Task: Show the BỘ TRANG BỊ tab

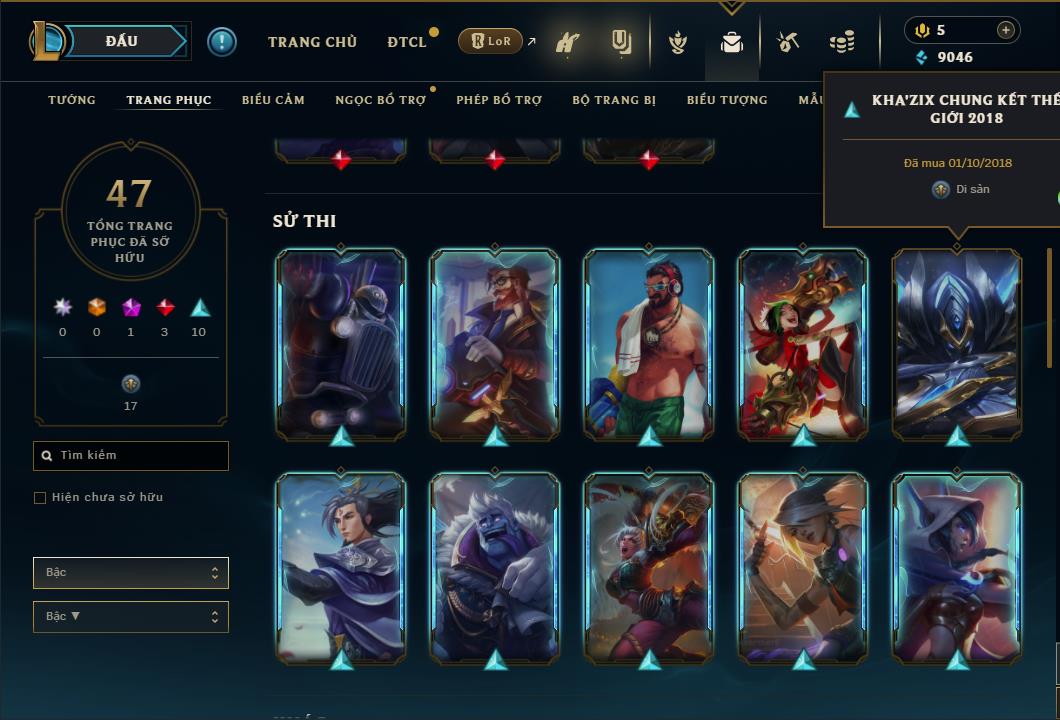Action: coord(614,100)
